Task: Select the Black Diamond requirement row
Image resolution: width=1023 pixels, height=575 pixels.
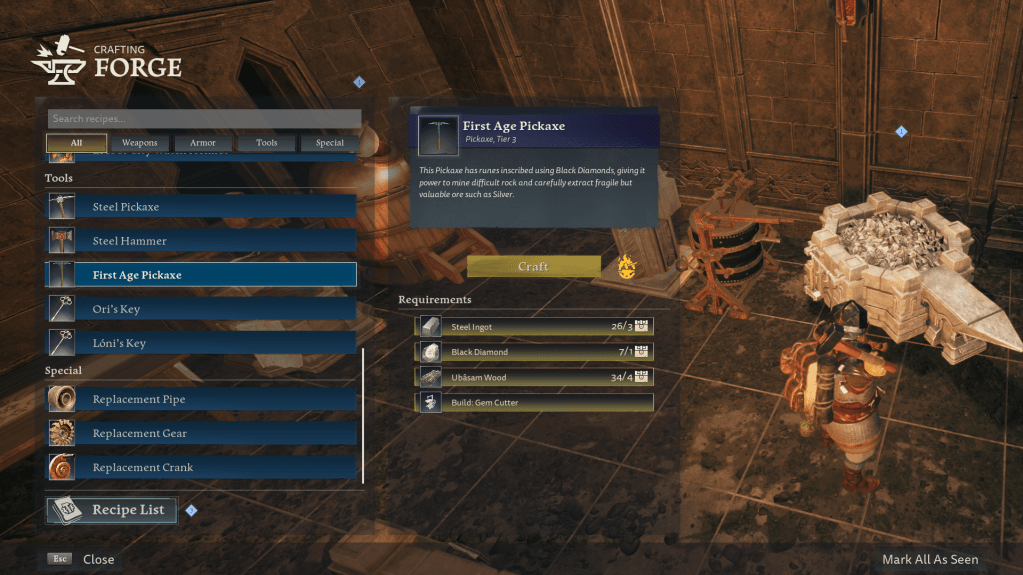Action: (534, 352)
